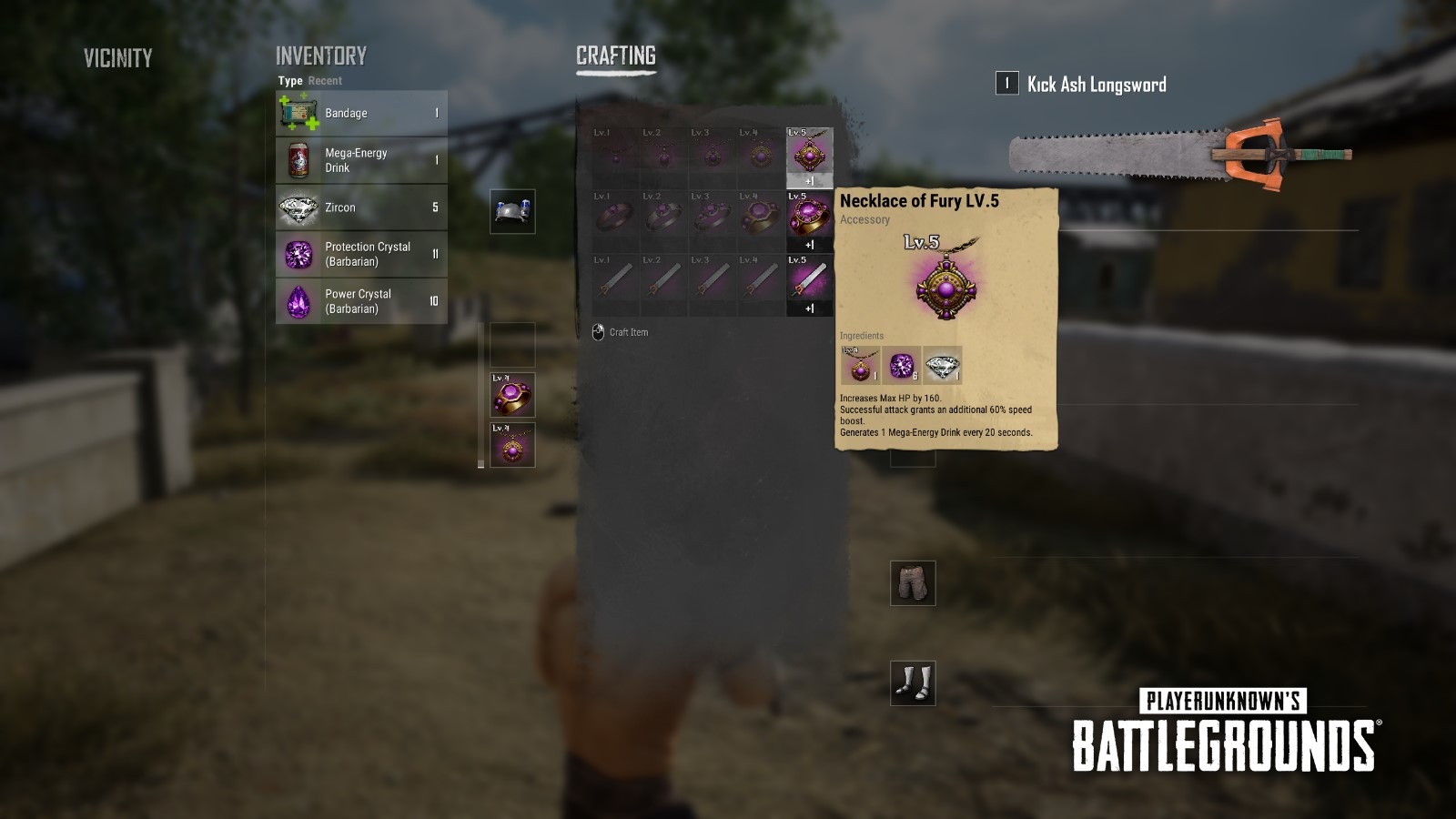Click the Kick Ash Longsword weapon icon
1456x819 pixels.
pyautogui.click(x=1156, y=155)
